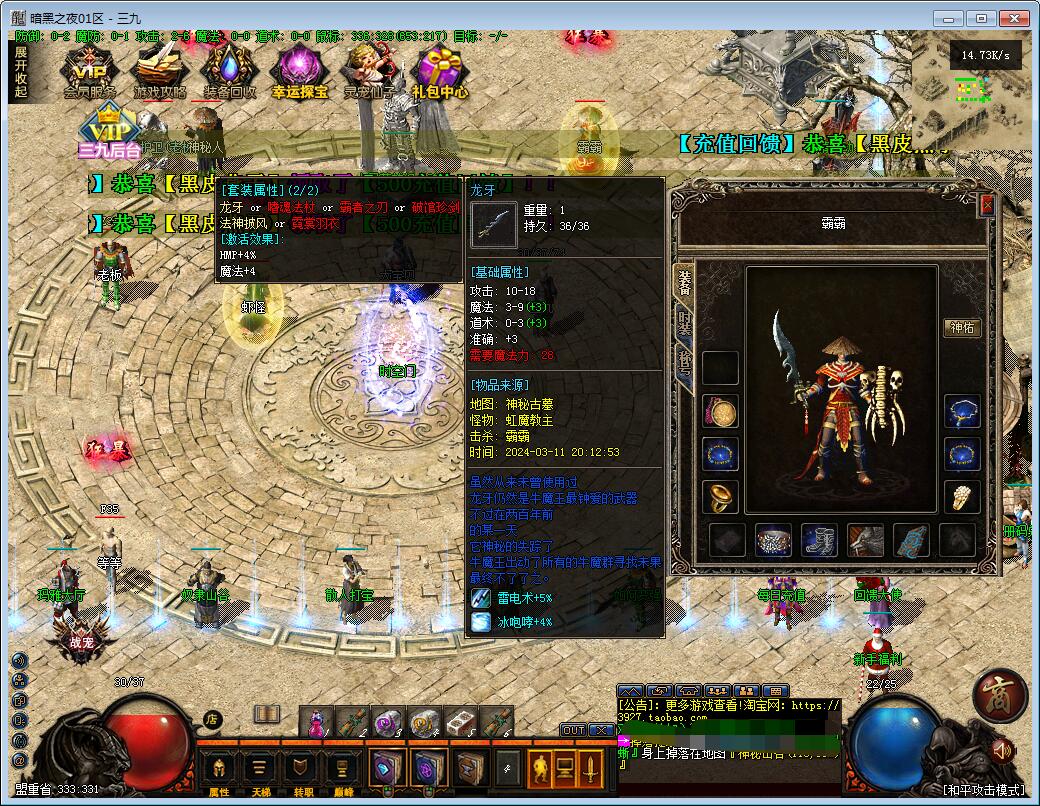Open the 属性 attributes menu
Viewport: 1040px width, 806px height.
tap(219, 771)
